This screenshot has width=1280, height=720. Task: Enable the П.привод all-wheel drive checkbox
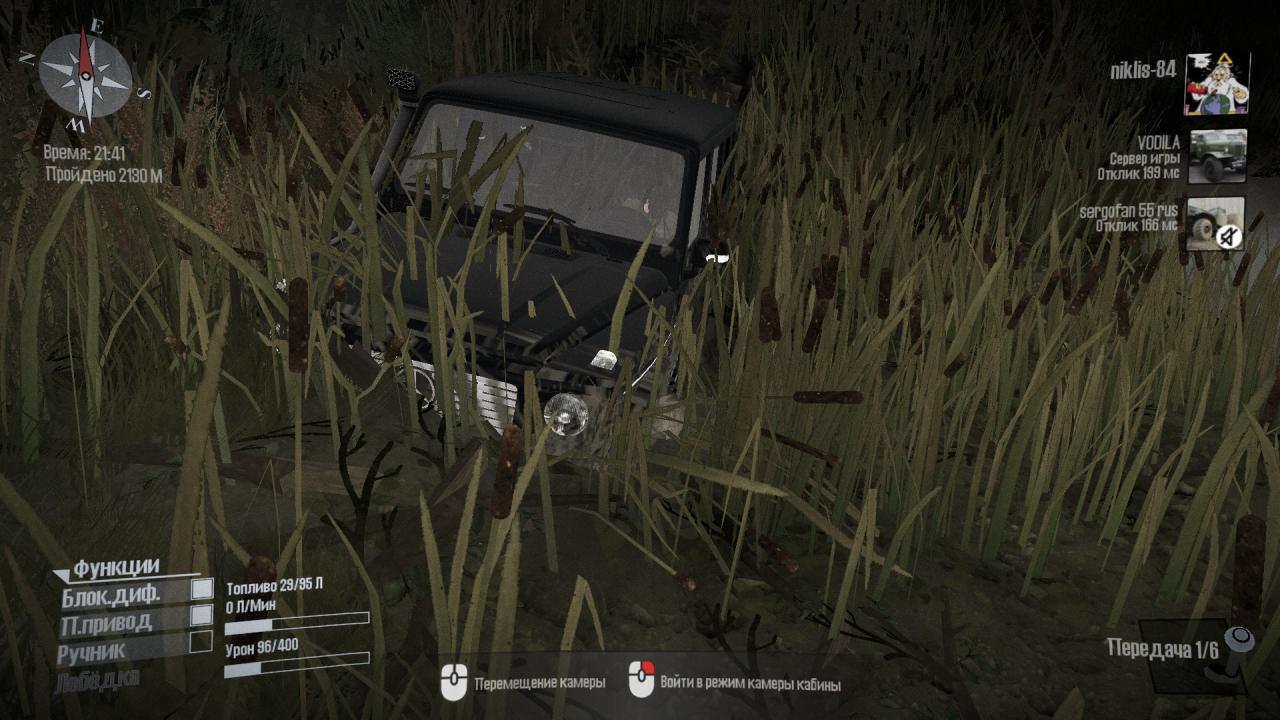tap(202, 615)
